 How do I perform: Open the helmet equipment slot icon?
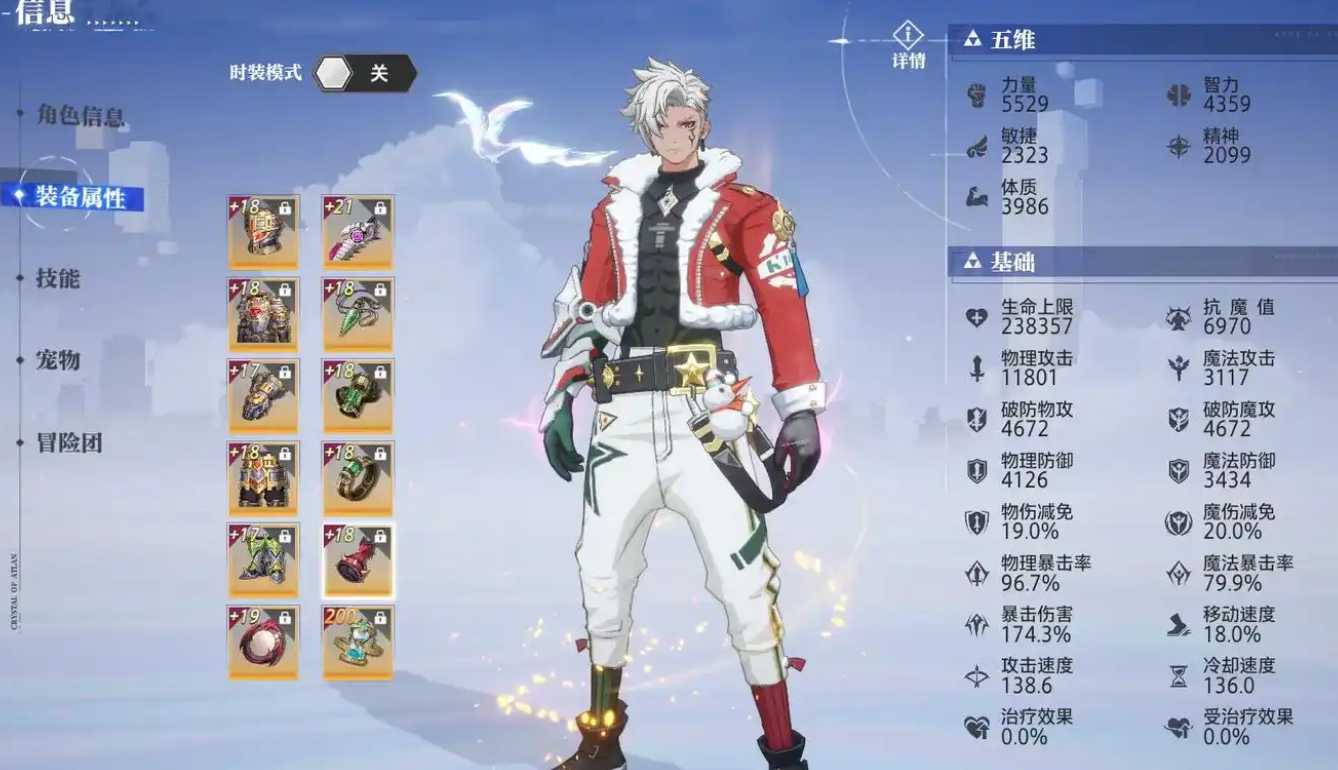pos(263,231)
